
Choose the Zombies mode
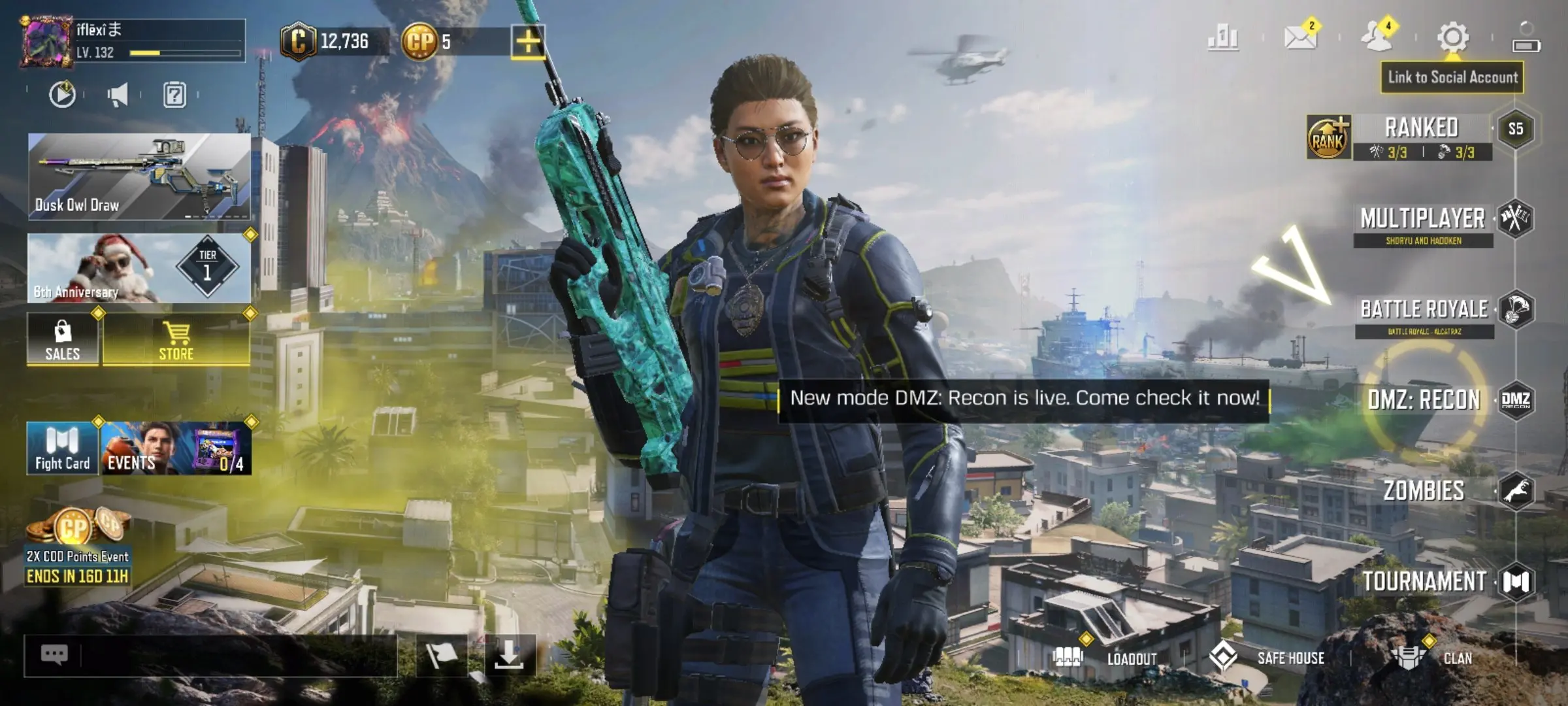coord(1424,490)
